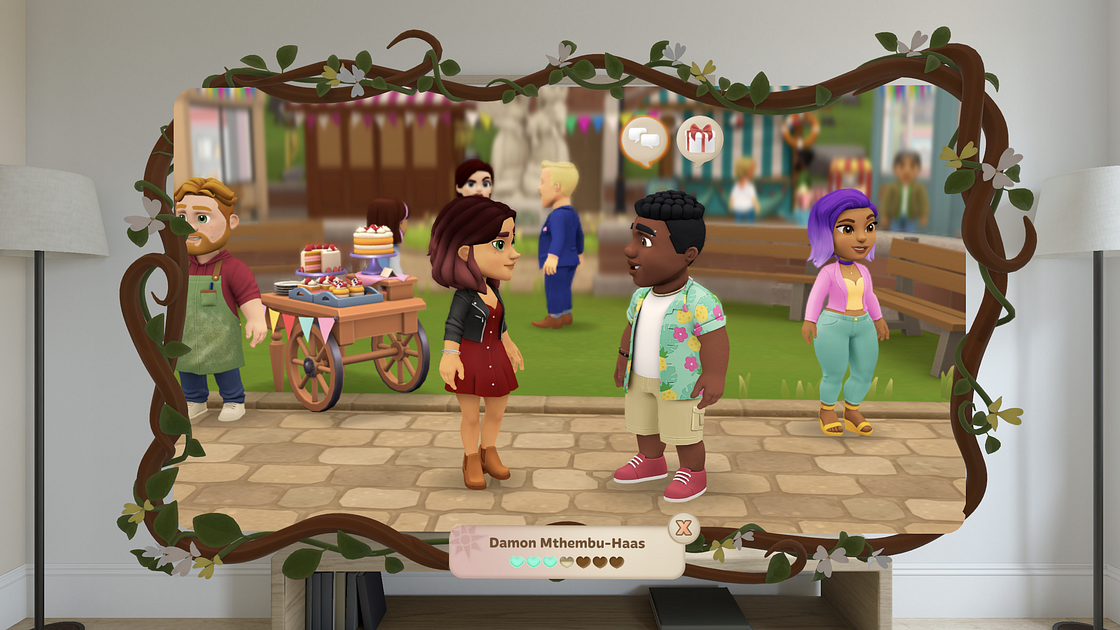Give a gift using the present icon
Screen dimensions: 1120x630
coord(699,138)
